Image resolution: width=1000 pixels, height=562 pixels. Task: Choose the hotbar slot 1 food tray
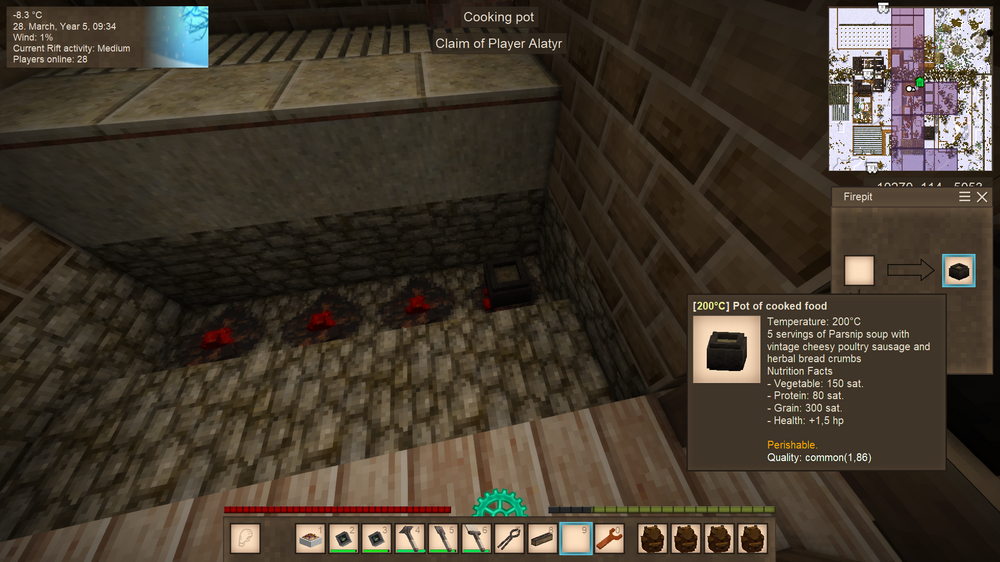click(312, 539)
